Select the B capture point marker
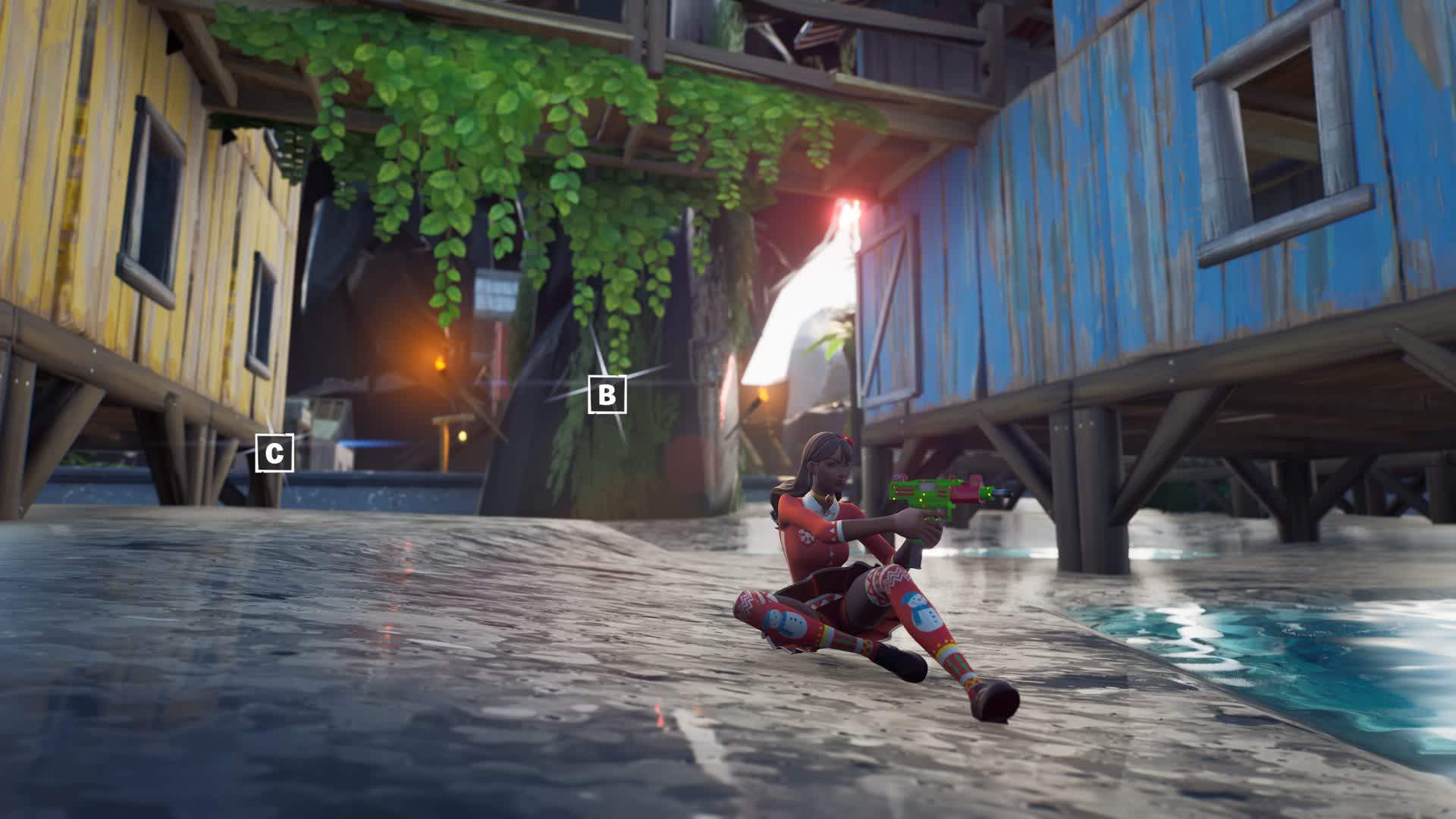 pyautogui.click(x=607, y=394)
